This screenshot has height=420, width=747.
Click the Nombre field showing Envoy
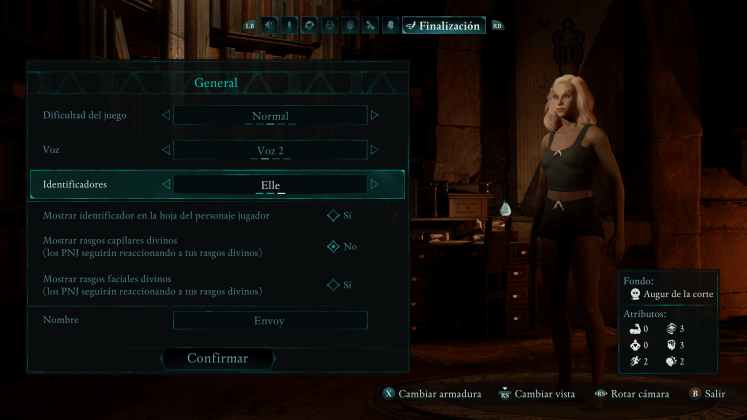tap(270, 321)
